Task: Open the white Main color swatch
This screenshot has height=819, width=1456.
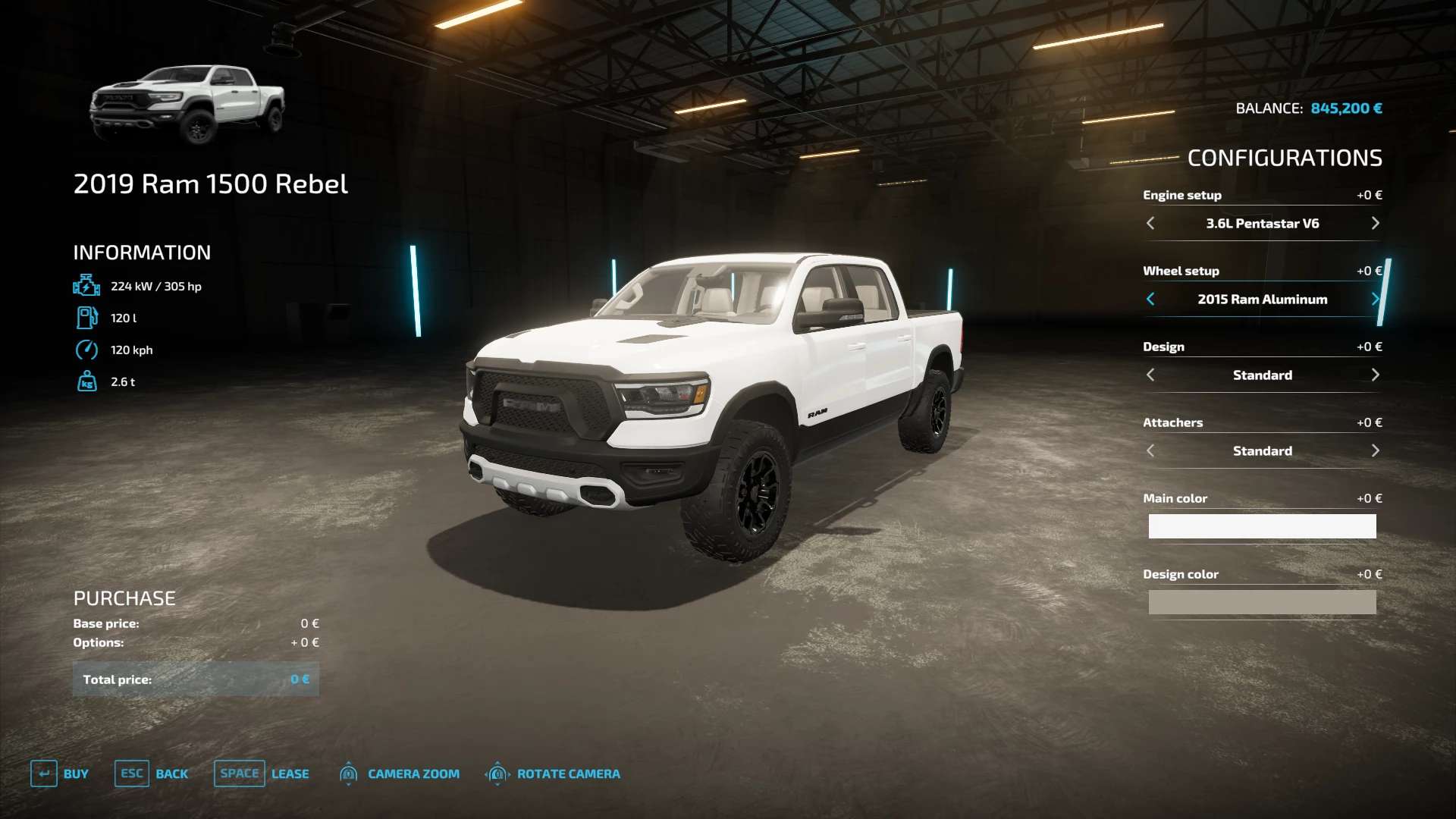Action: coord(1262,526)
